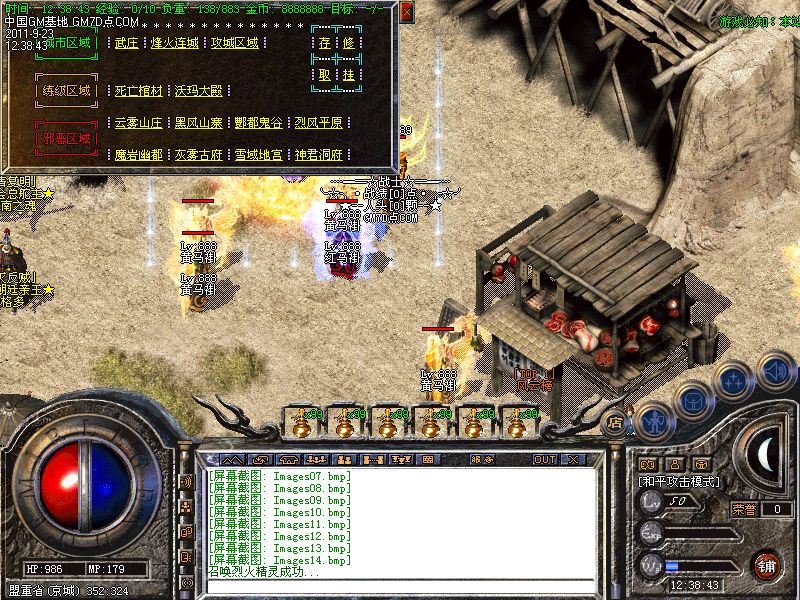Screen dimensions: 800x600
Task: Click the 存 deposit button
Action: point(324,43)
